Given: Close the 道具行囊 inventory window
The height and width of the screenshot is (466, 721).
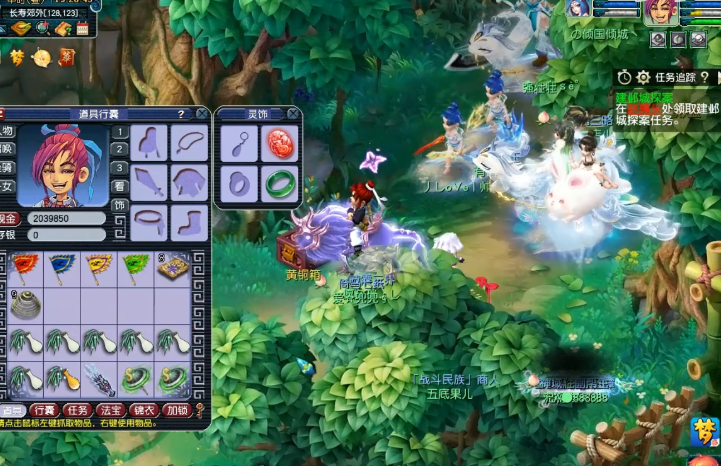Looking at the screenshot, I should pos(202,114).
